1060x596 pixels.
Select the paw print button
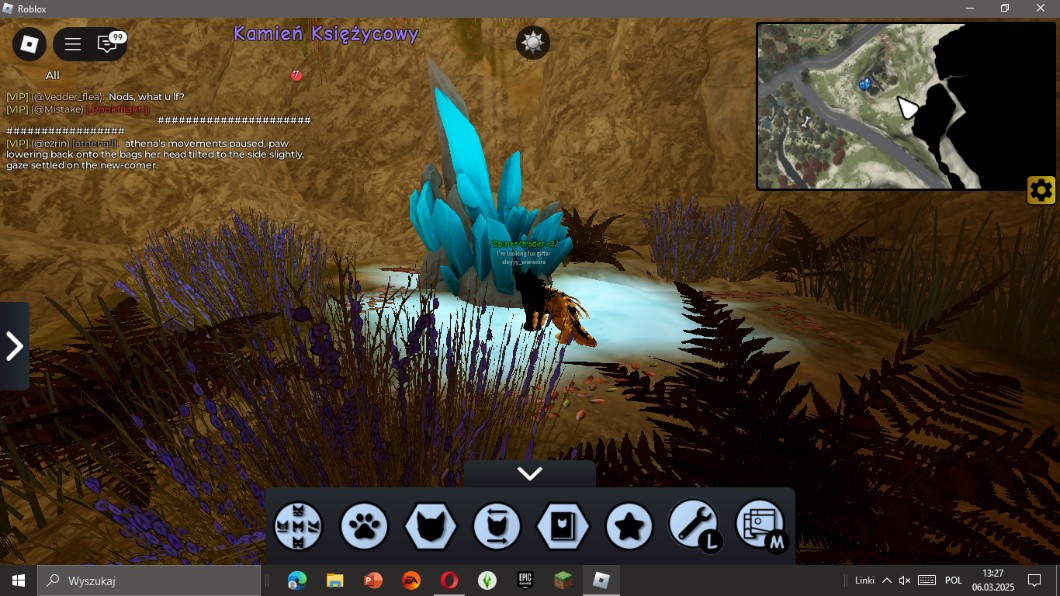[364, 526]
